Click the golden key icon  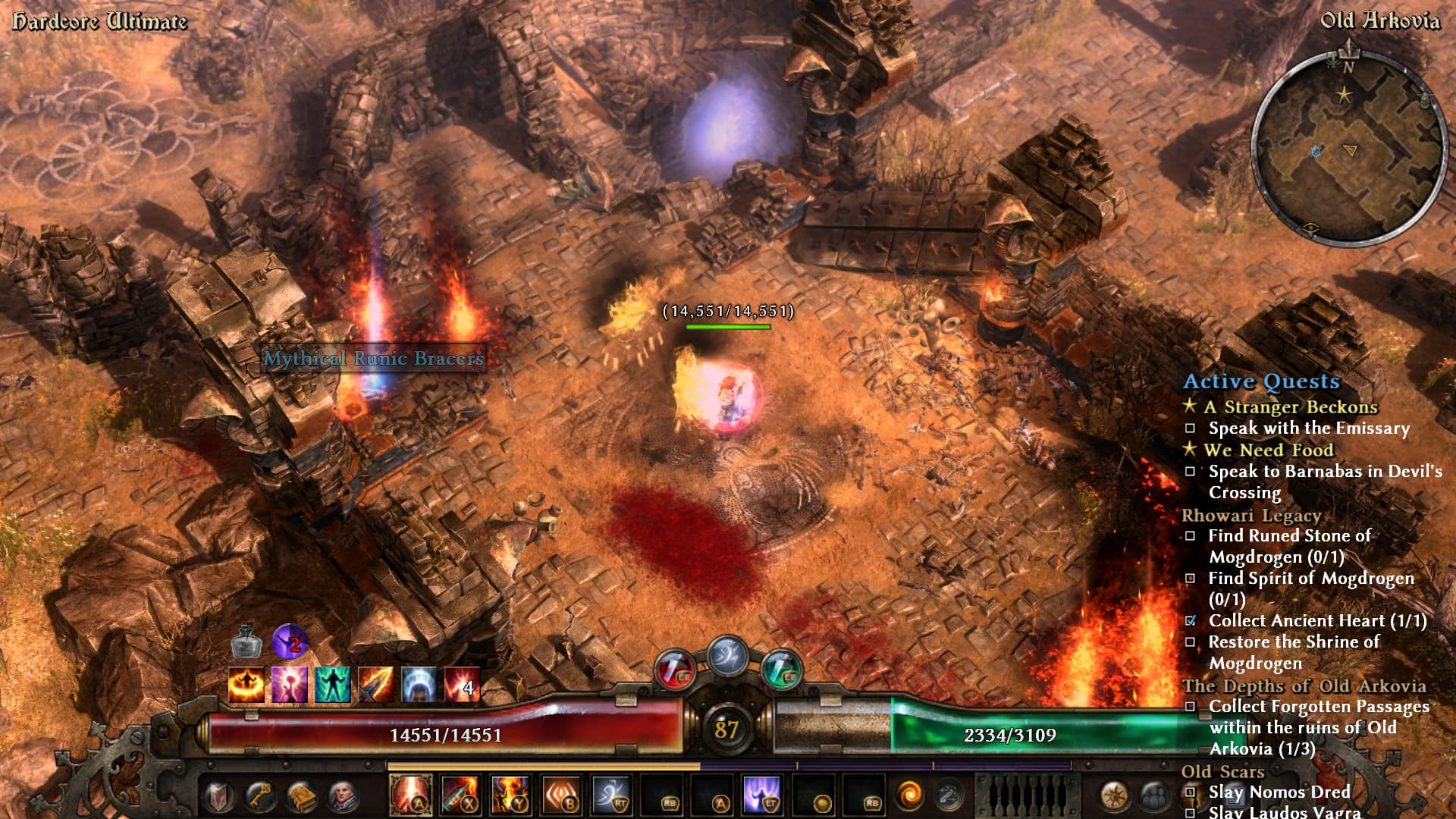[260, 795]
